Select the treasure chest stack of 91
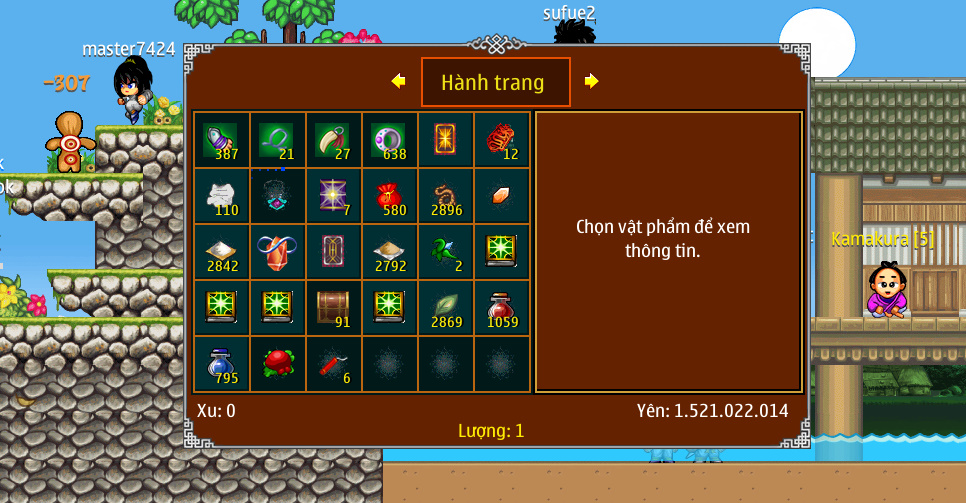This screenshot has width=966, height=503. pos(333,307)
